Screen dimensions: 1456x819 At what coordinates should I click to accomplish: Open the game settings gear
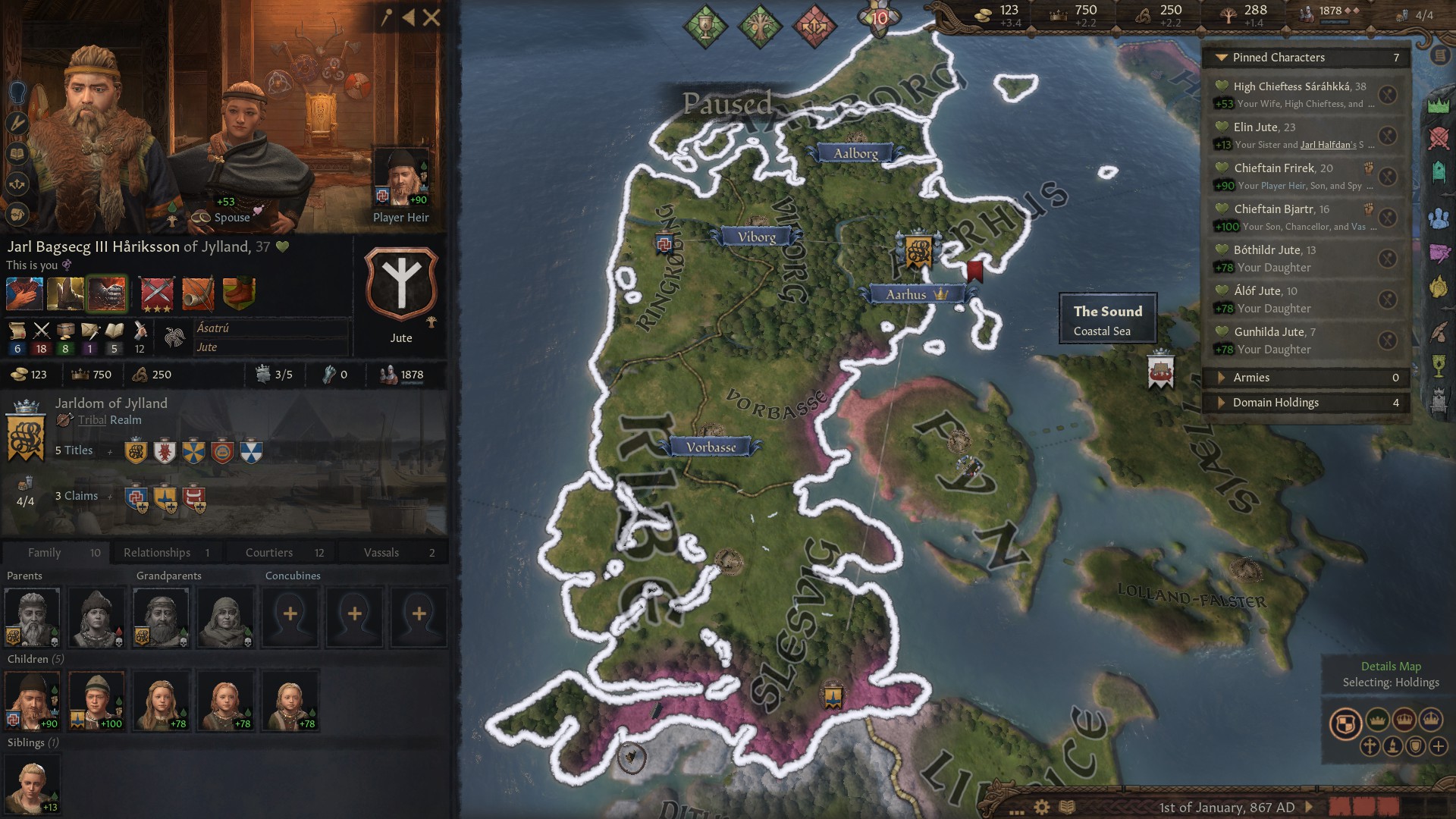tap(1042, 808)
